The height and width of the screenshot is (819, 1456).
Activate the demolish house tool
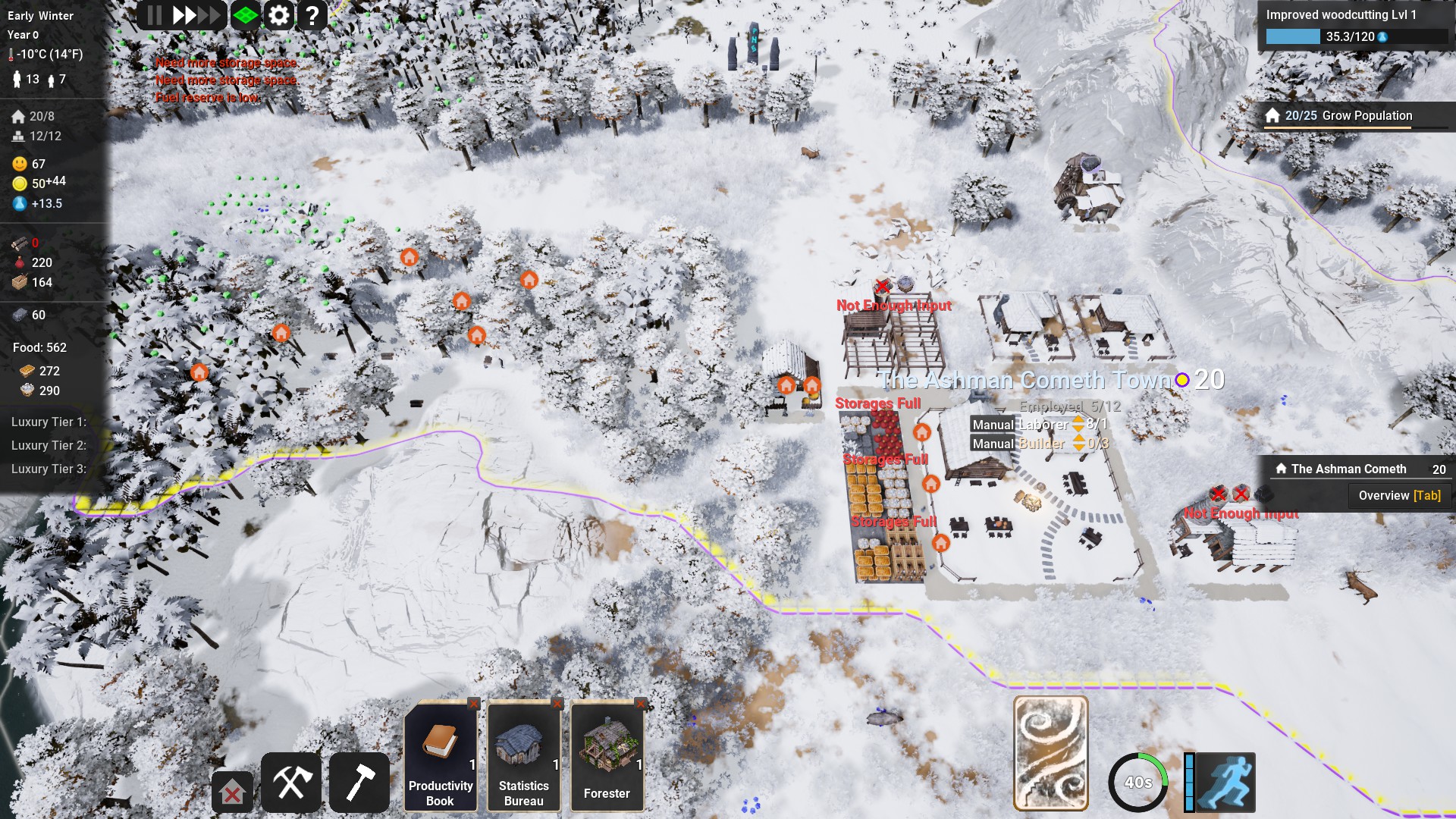point(232,793)
